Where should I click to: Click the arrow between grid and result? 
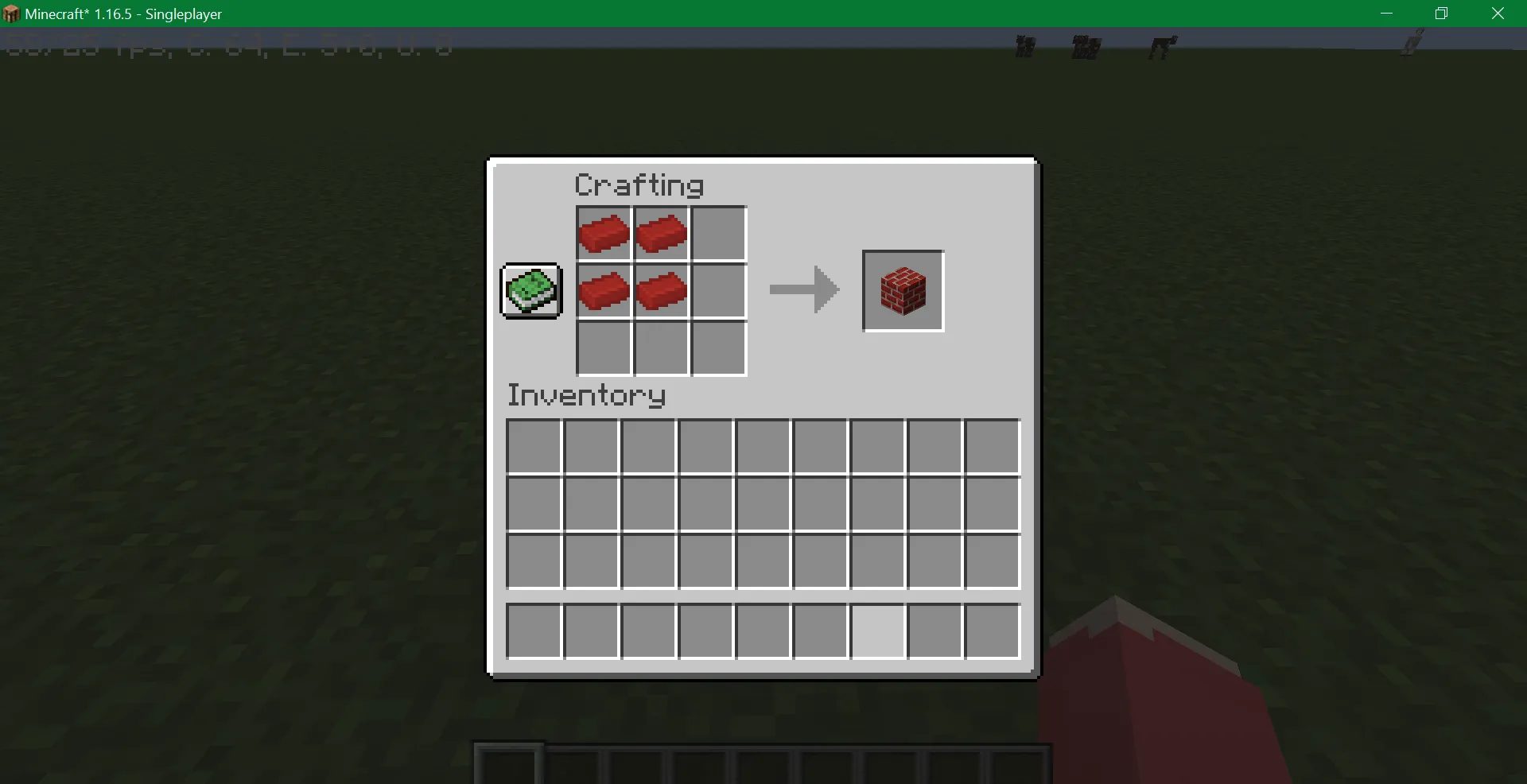click(802, 290)
